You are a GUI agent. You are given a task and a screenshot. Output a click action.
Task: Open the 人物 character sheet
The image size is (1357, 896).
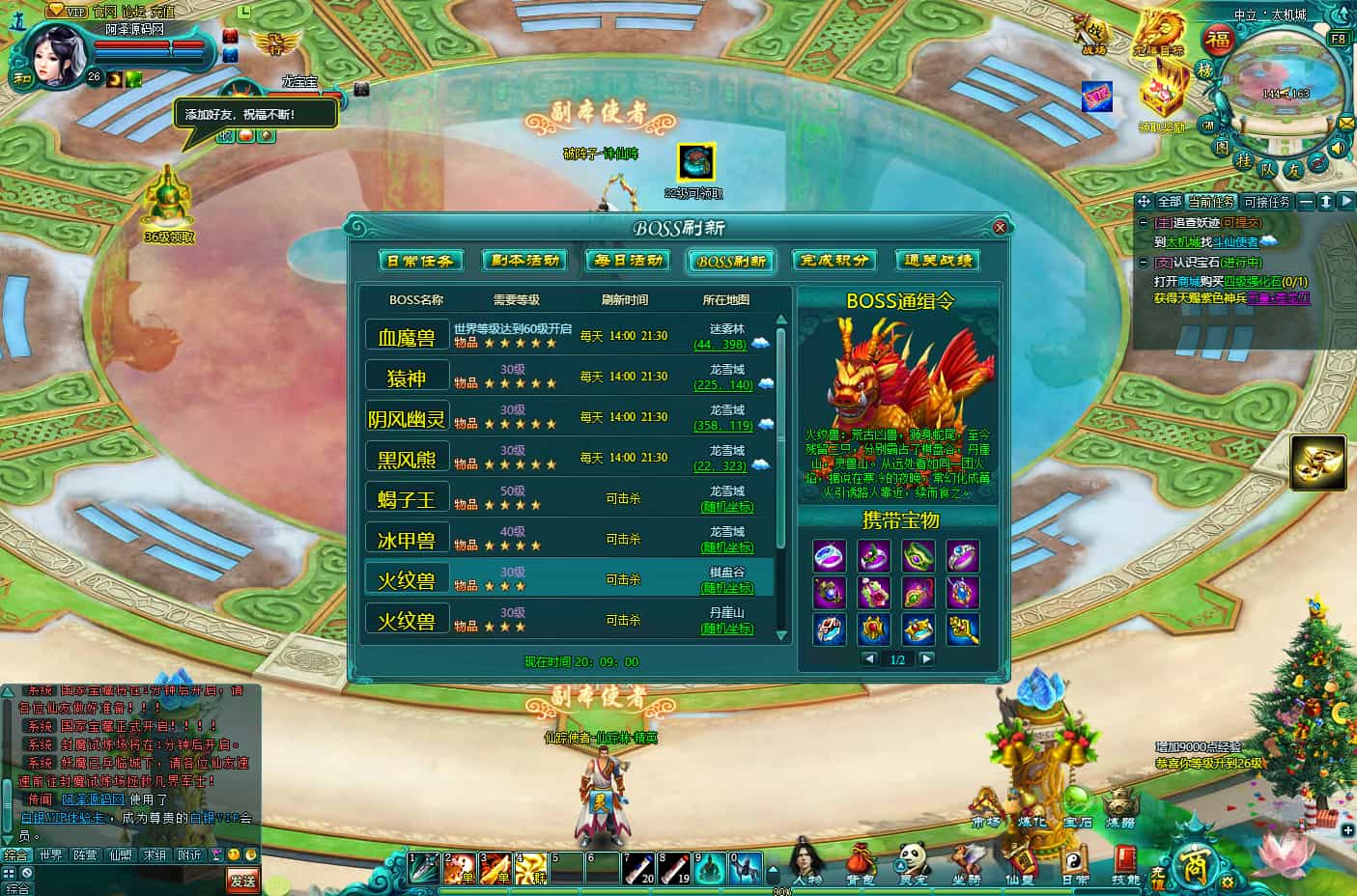pyautogui.click(x=806, y=862)
